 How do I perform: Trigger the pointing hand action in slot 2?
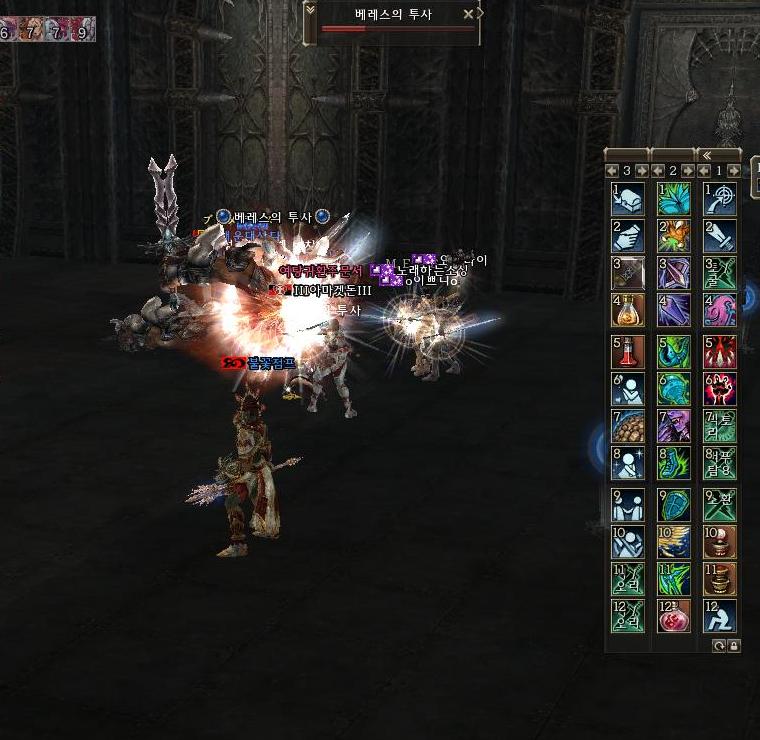(x=628, y=236)
